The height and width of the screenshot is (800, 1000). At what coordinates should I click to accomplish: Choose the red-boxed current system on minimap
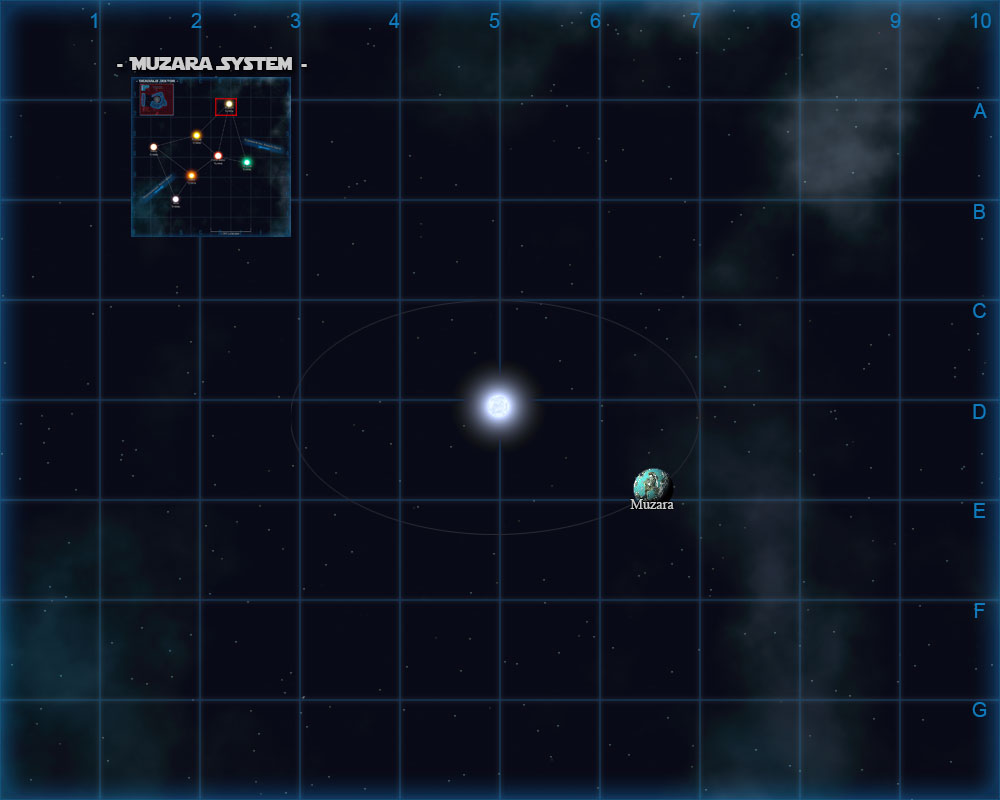(x=227, y=106)
